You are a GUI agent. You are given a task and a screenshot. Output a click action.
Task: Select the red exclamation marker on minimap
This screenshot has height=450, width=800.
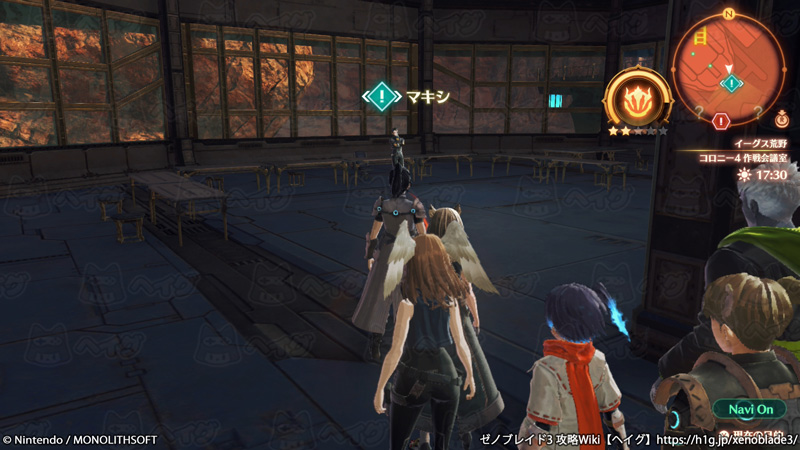click(x=722, y=121)
